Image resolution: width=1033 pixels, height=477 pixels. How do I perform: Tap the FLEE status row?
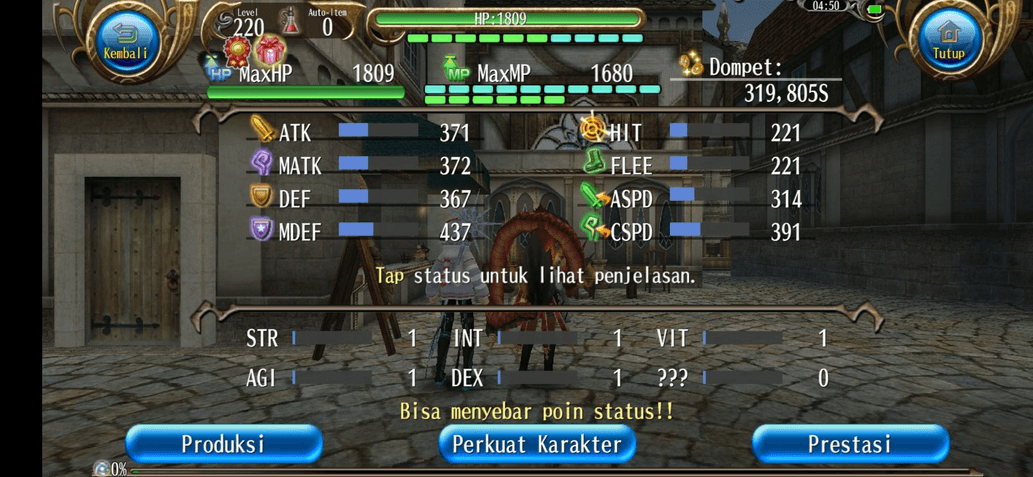coord(691,165)
